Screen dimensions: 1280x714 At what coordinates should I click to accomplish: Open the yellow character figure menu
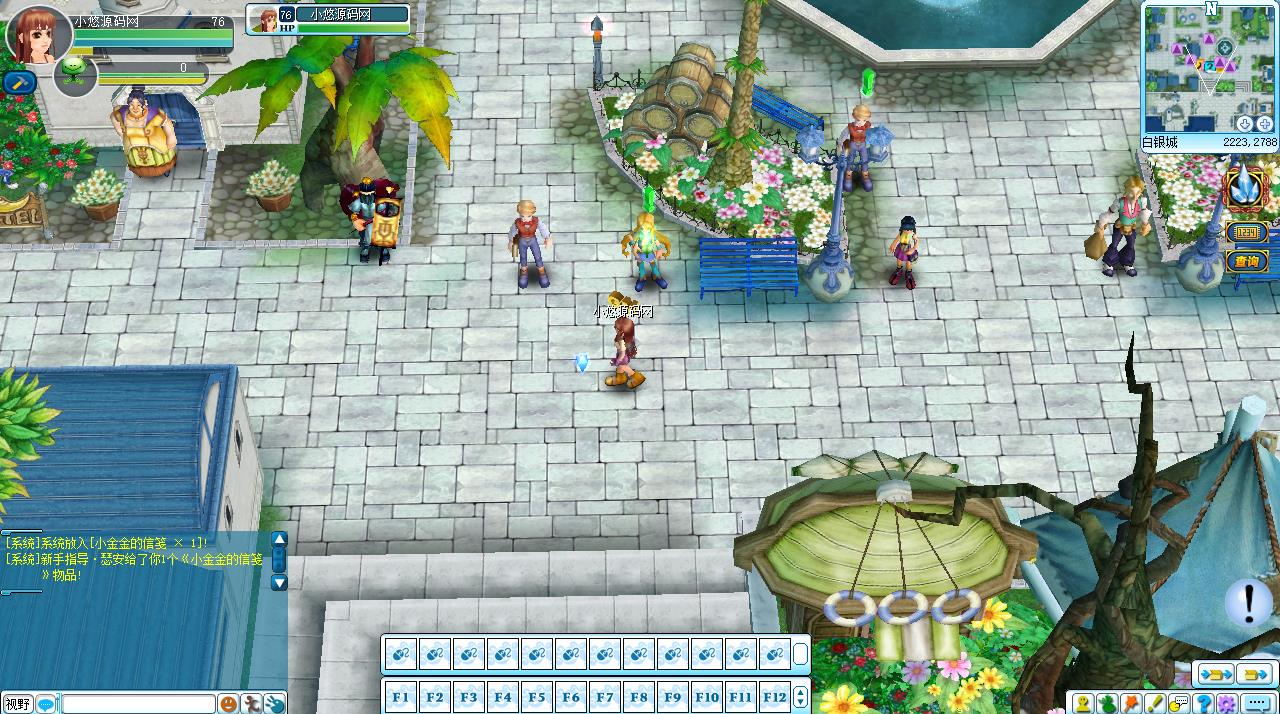tap(1084, 704)
